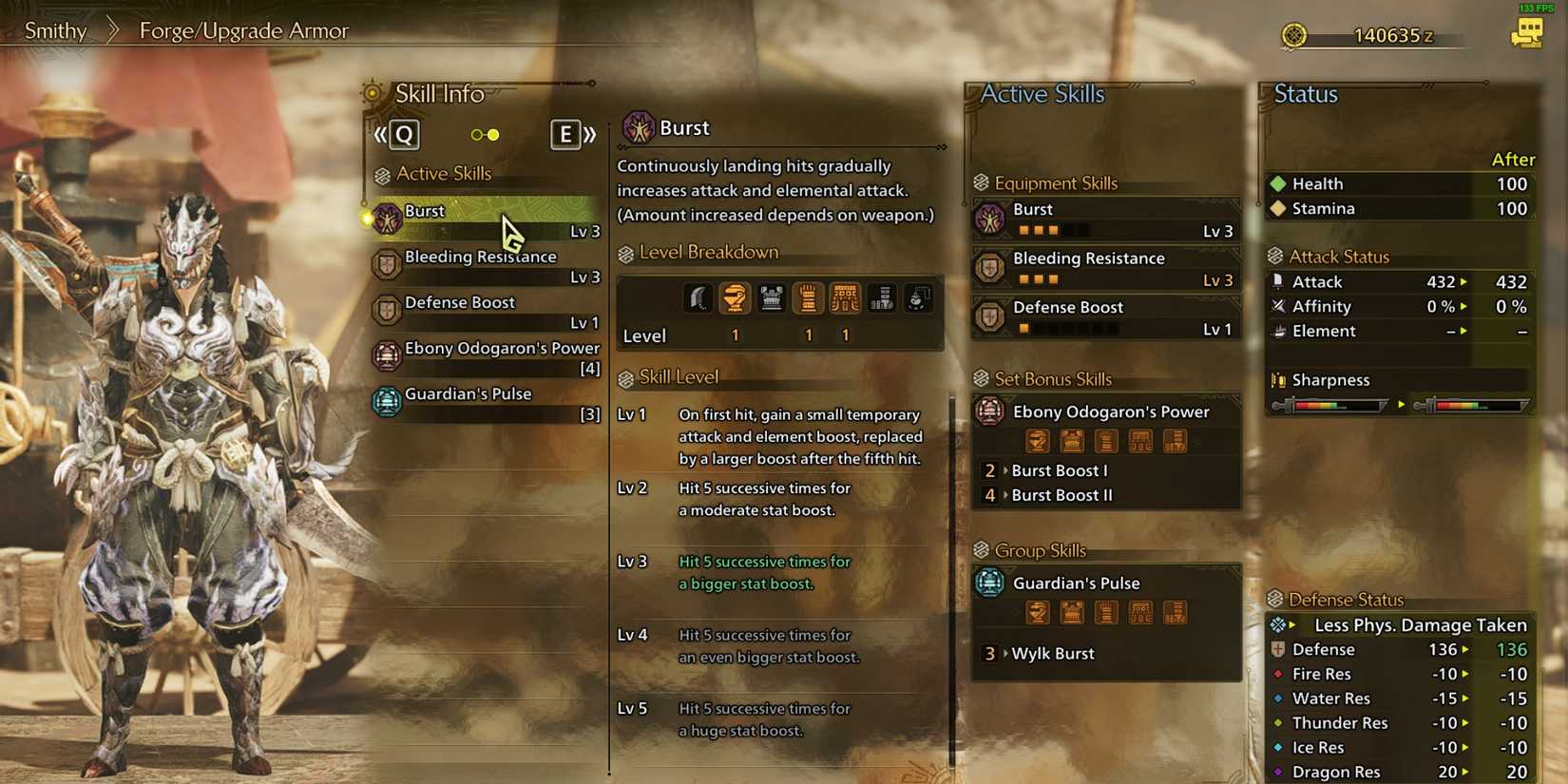Select the Burst skill icon in Active Skills
Viewport: 1568px width, 784px height.
pos(385,220)
